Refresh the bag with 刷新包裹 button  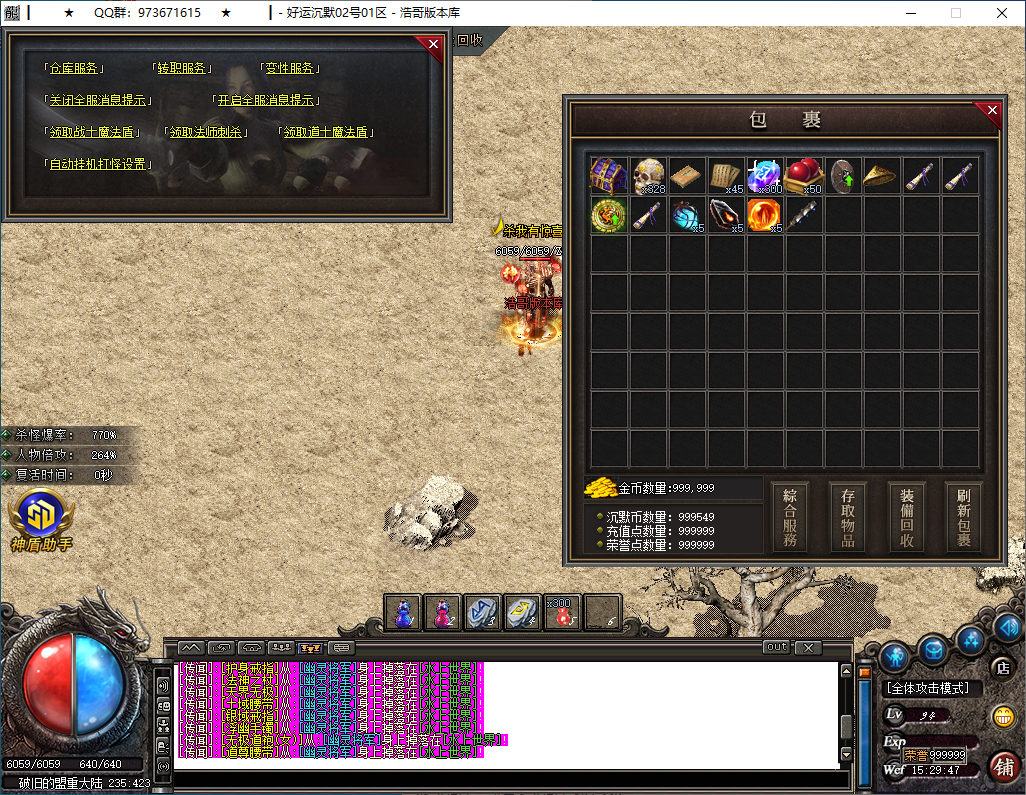(964, 517)
